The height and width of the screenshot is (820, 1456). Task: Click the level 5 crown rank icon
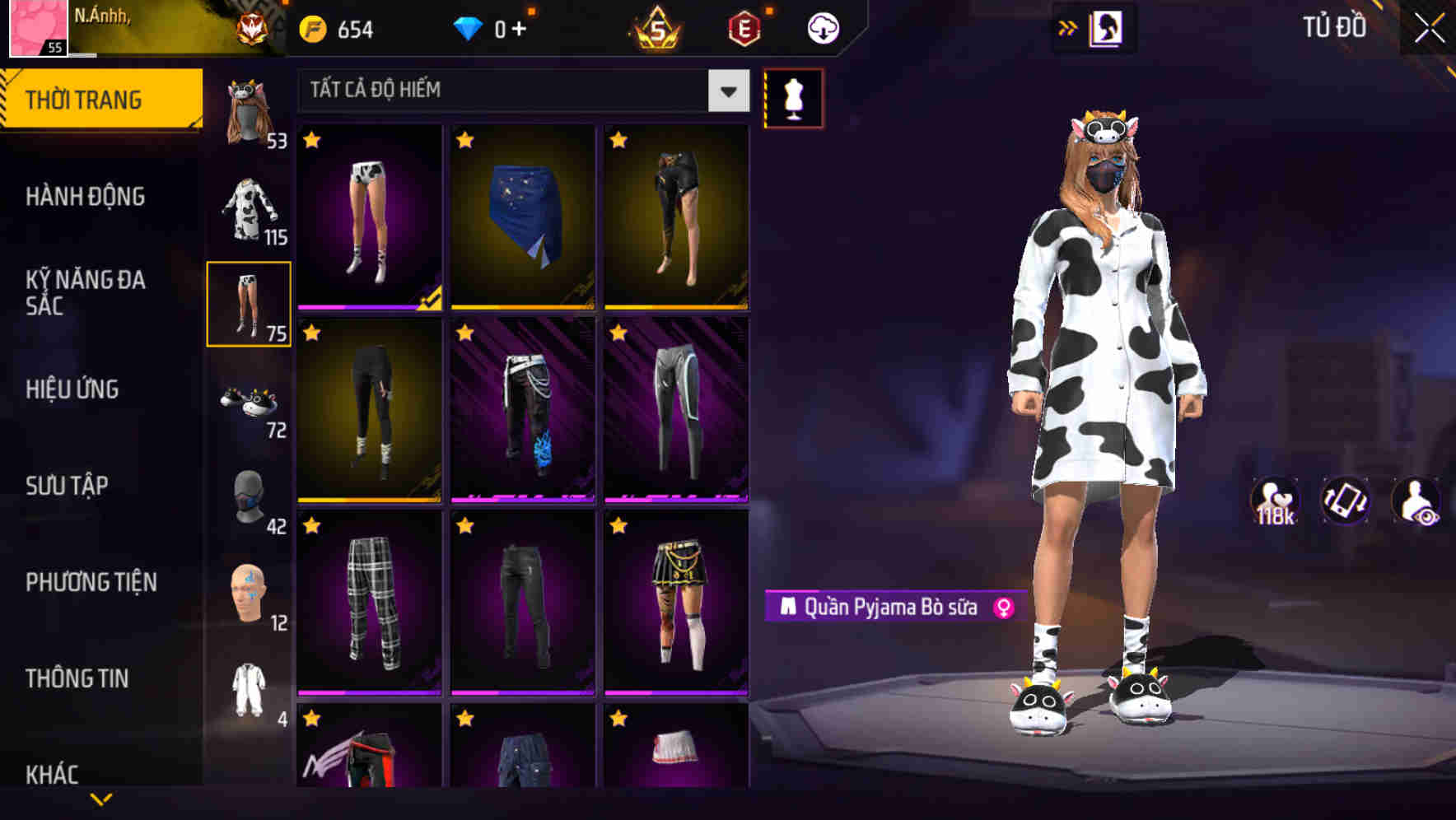(x=655, y=27)
